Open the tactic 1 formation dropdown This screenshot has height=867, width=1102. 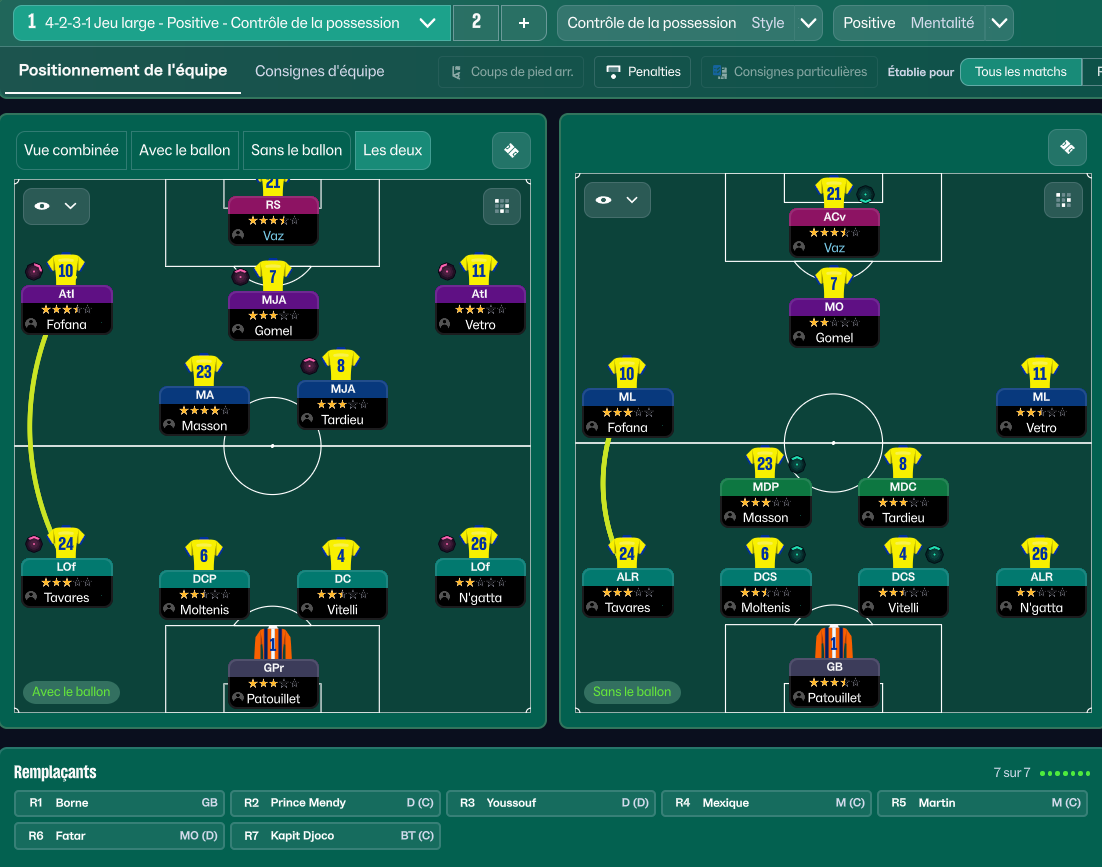pyautogui.click(x=427, y=23)
